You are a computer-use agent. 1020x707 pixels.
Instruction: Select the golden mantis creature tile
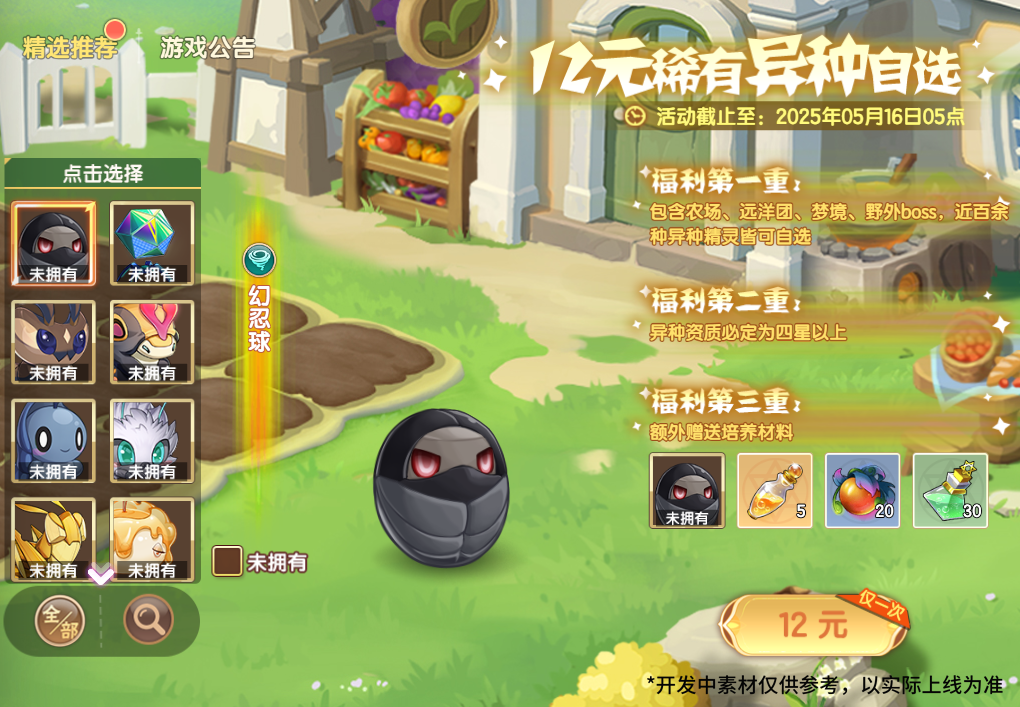54,538
